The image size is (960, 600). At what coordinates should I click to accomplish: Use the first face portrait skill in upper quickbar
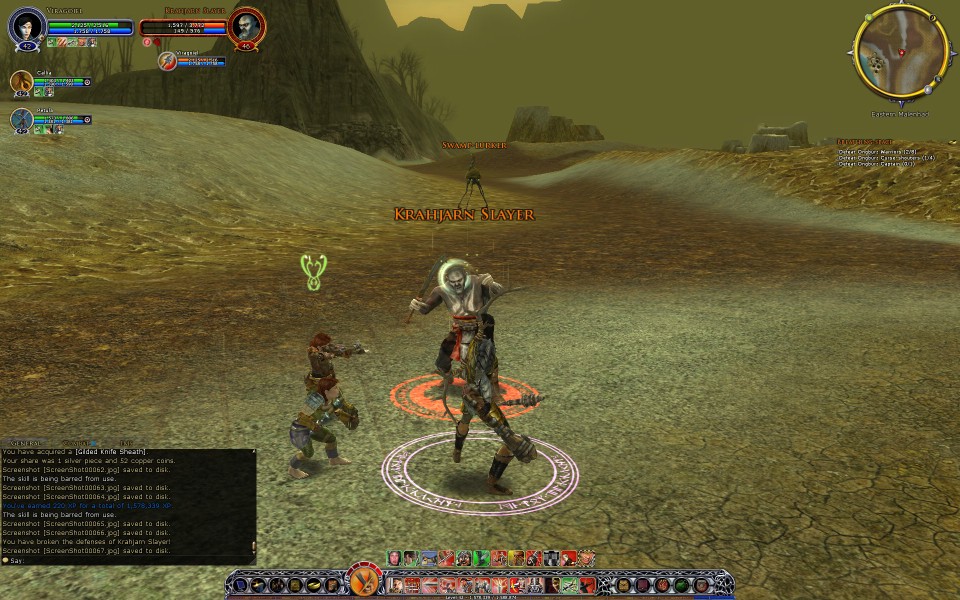pos(395,558)
